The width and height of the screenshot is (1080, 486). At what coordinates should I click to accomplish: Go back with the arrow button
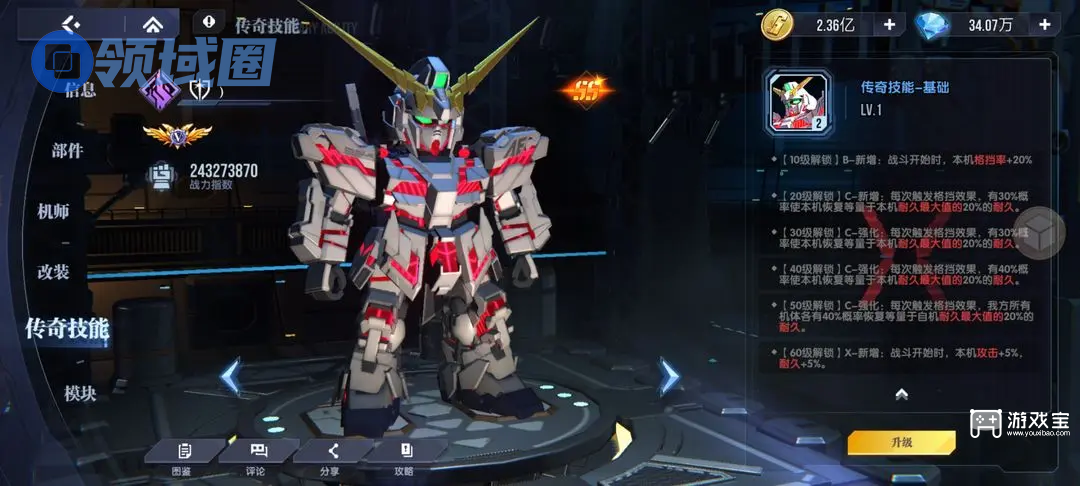[x=70, y=22]
